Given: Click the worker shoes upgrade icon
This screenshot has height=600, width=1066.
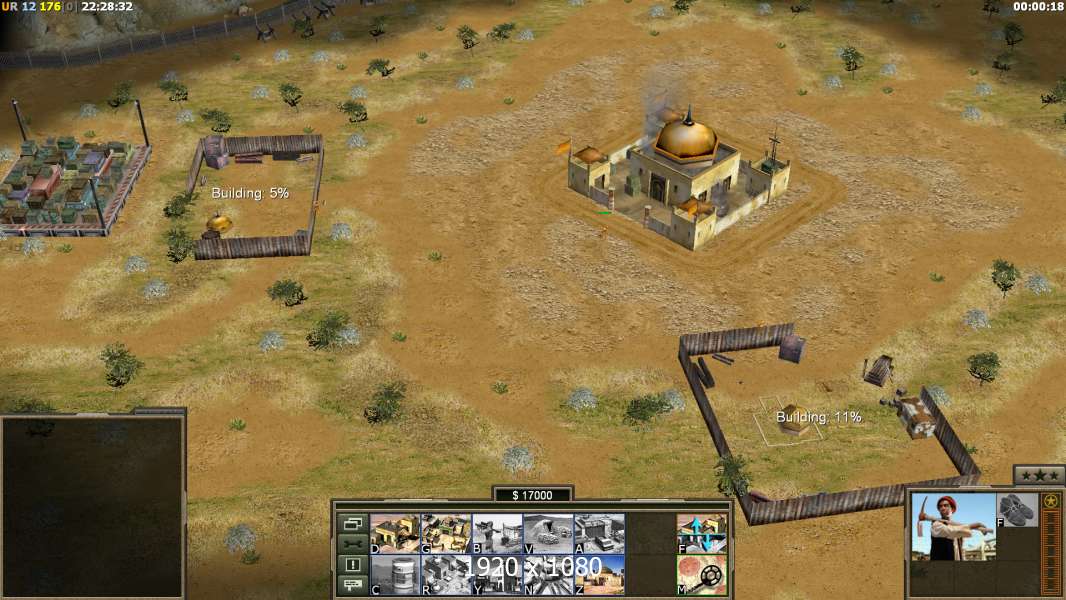Looking at the screenshot, I should tap(1018, 510).
